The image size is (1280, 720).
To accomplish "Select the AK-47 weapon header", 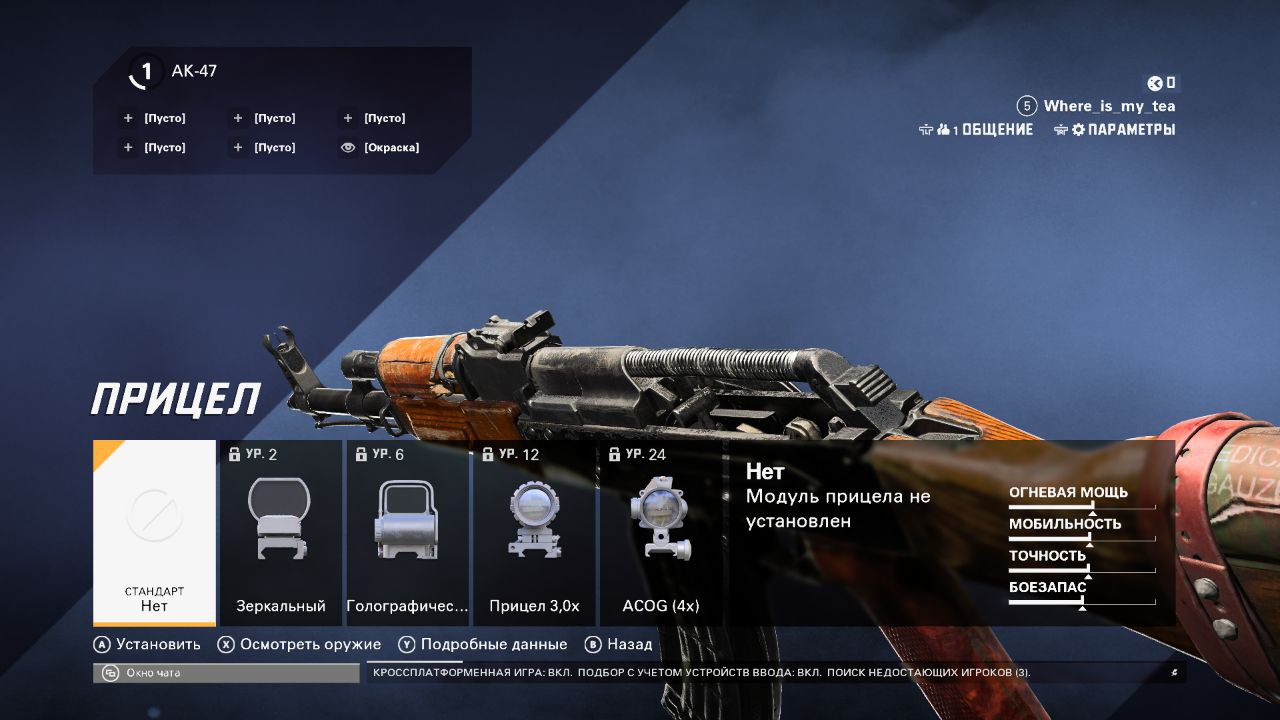I will [x=193, y=71].
